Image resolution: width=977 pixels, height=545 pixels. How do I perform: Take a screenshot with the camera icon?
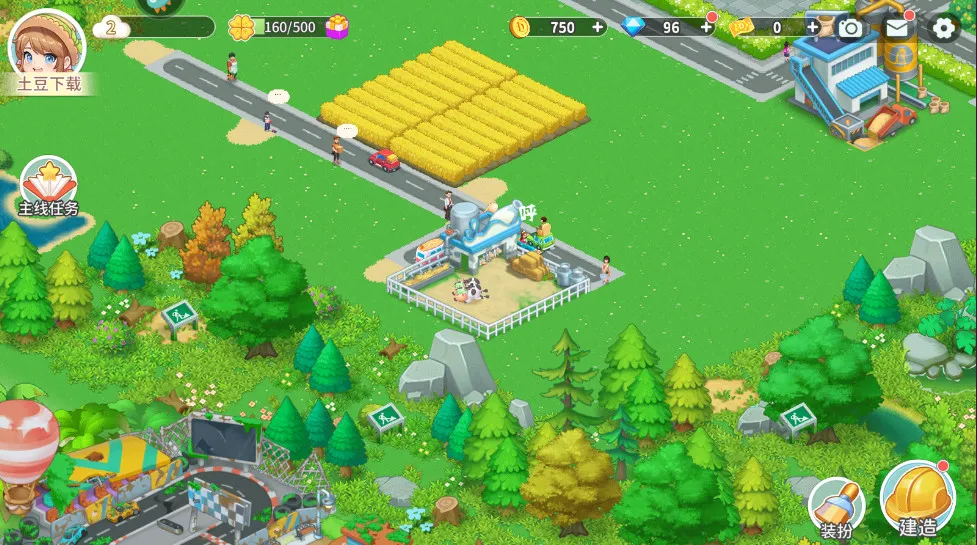[850, 27]
